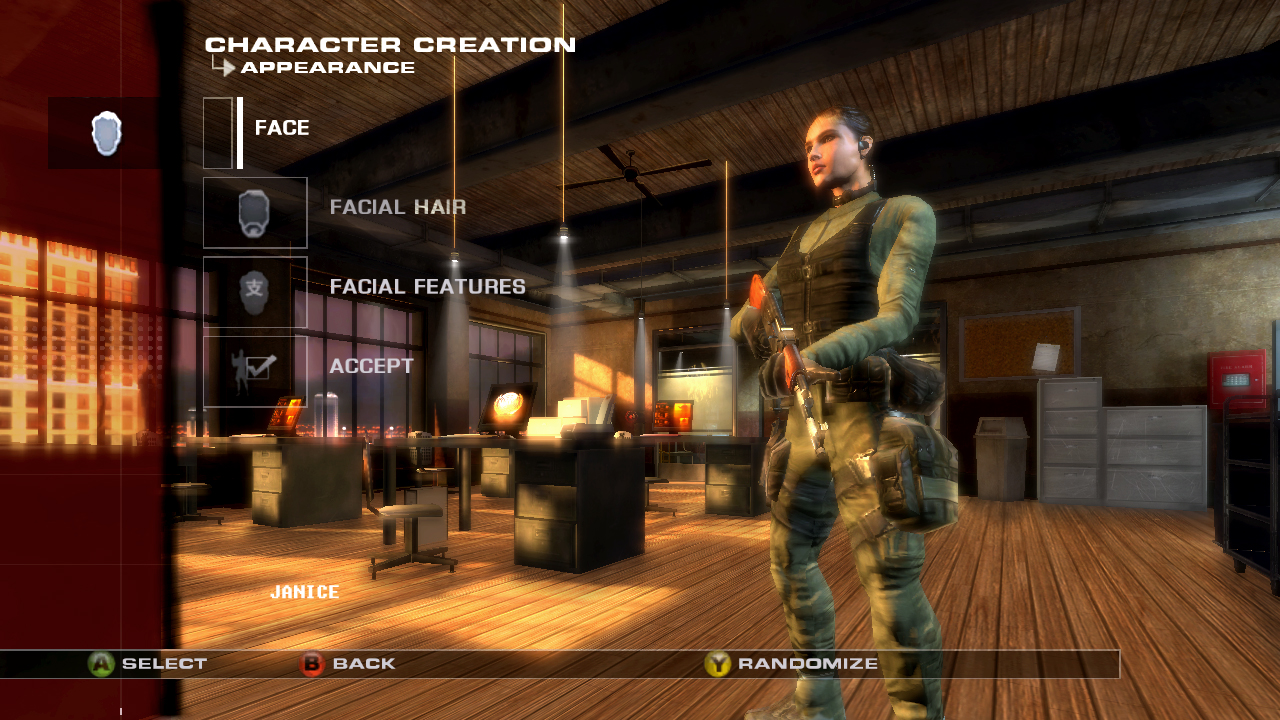Click the Character Creation title
The width and height of the screenshot is (1280, 720).
coord(390,44)
